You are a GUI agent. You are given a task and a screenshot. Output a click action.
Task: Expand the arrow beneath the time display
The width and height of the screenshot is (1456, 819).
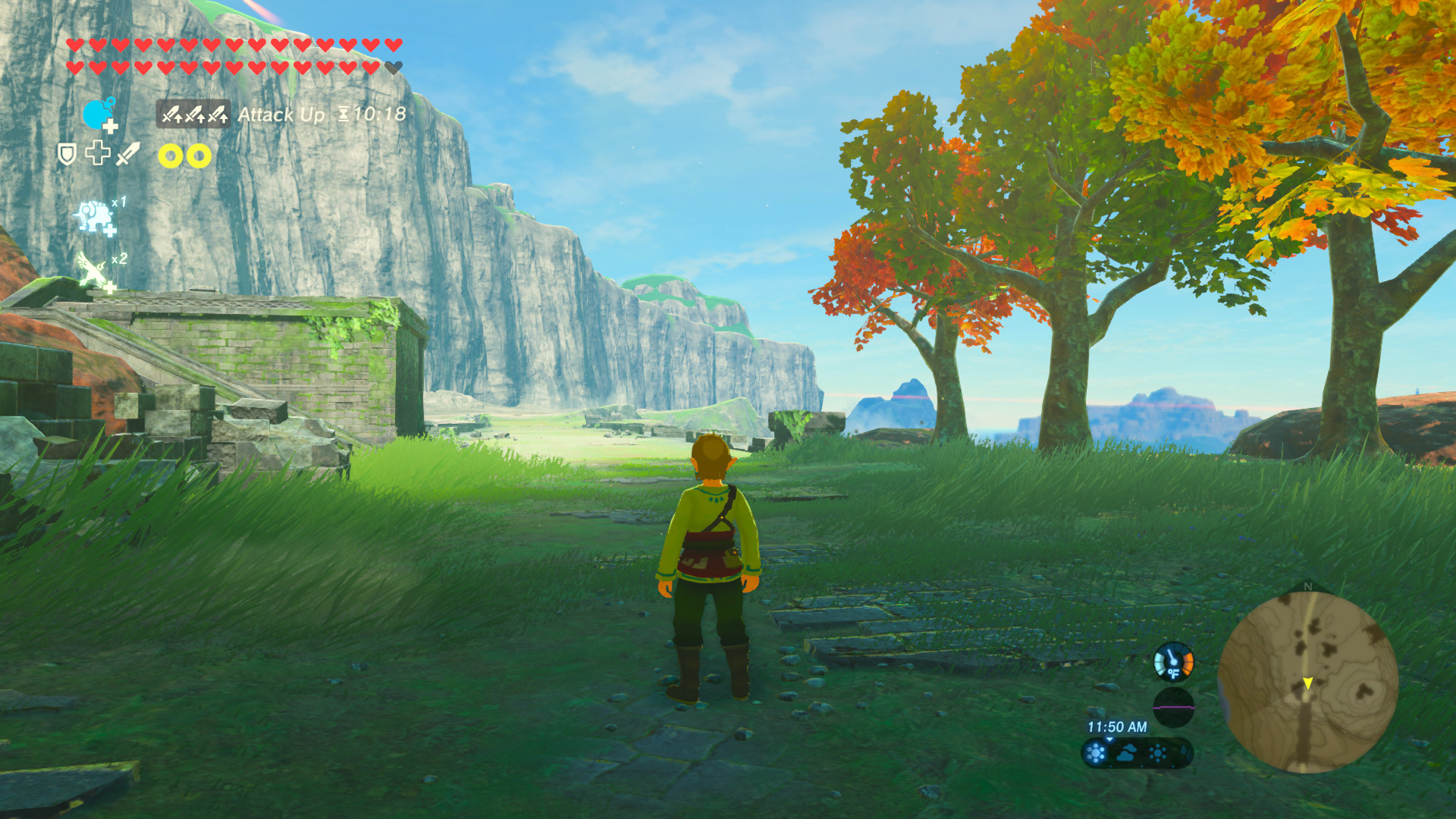(x=1109, y=740)
